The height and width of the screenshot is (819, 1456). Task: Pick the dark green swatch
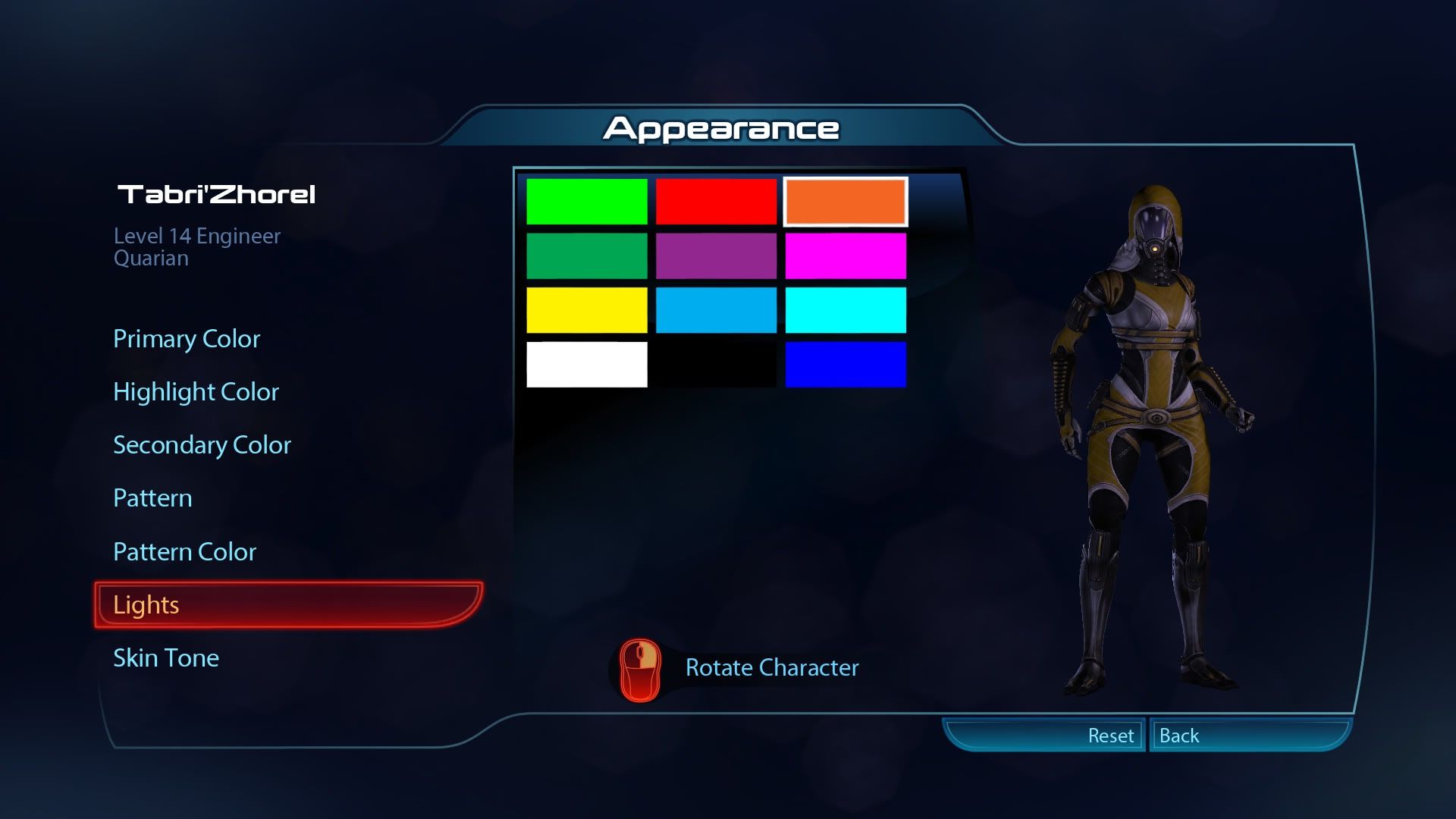(586, 256)
